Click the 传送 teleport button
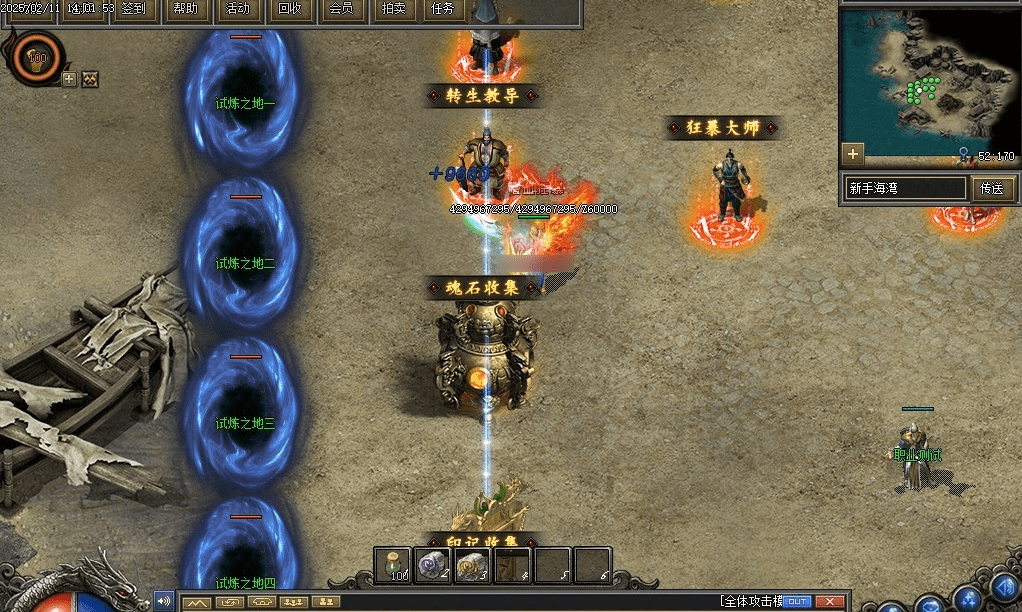1022x612 pixels. coord(991,188)
